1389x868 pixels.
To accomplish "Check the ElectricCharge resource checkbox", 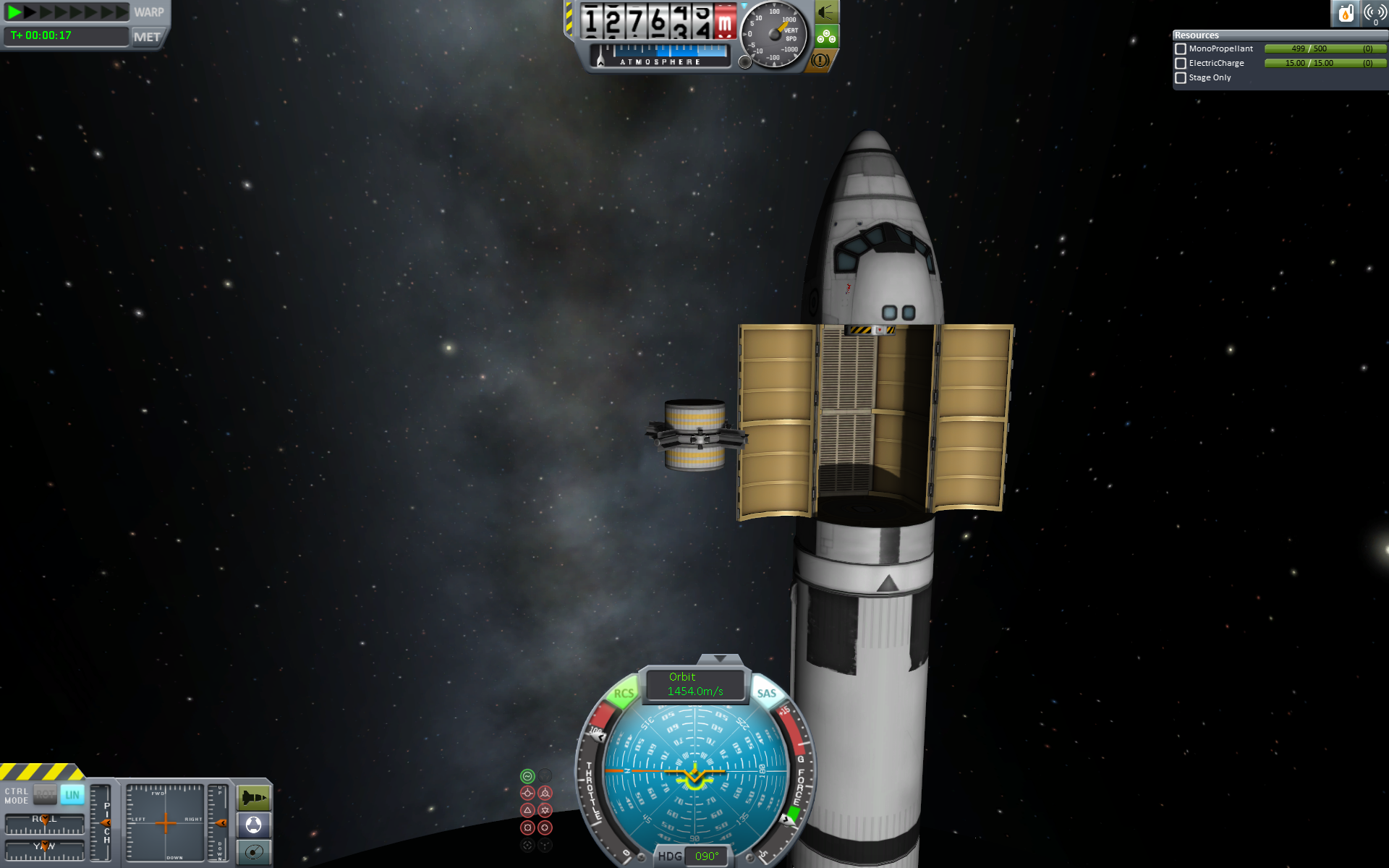I will (x=1181, y=64).
